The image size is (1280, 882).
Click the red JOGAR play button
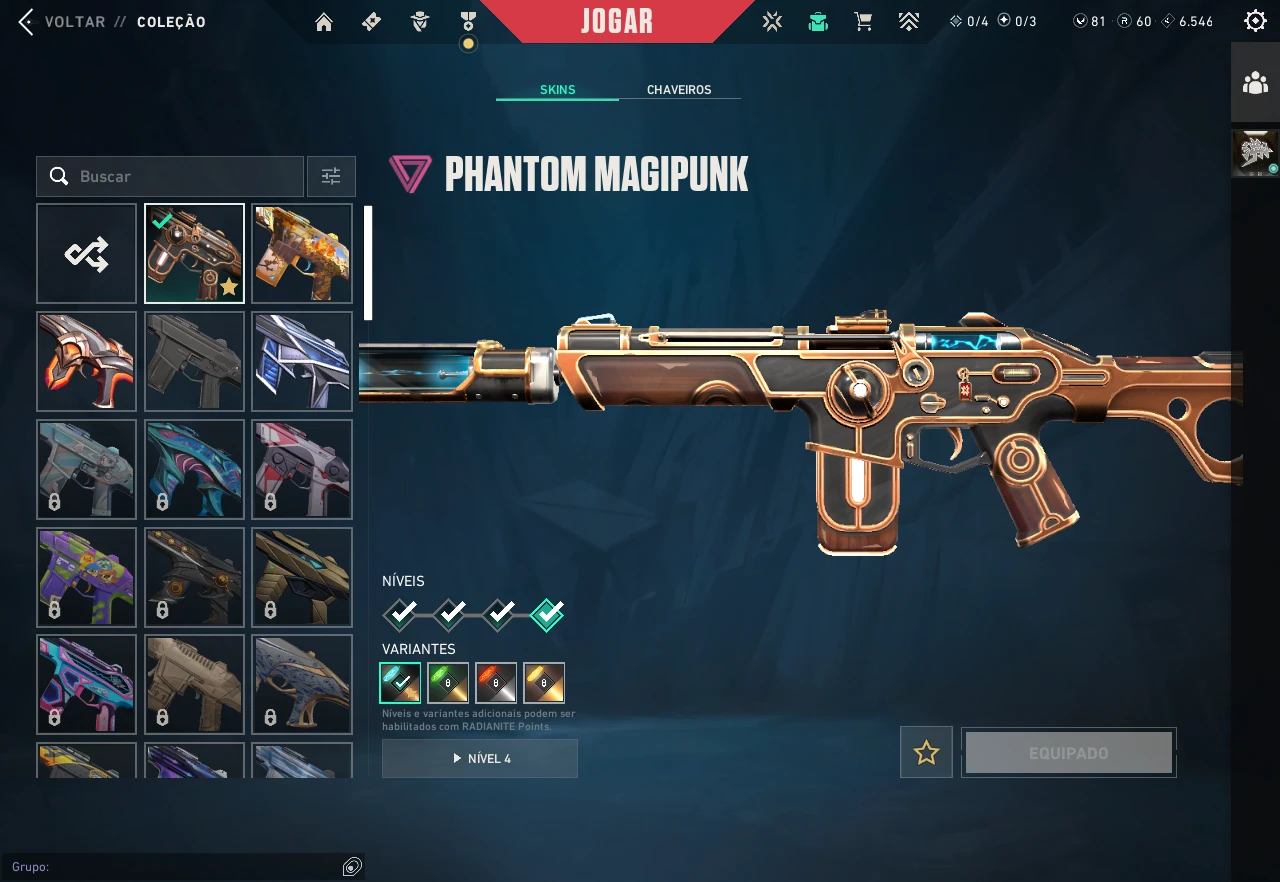(617, 21)
